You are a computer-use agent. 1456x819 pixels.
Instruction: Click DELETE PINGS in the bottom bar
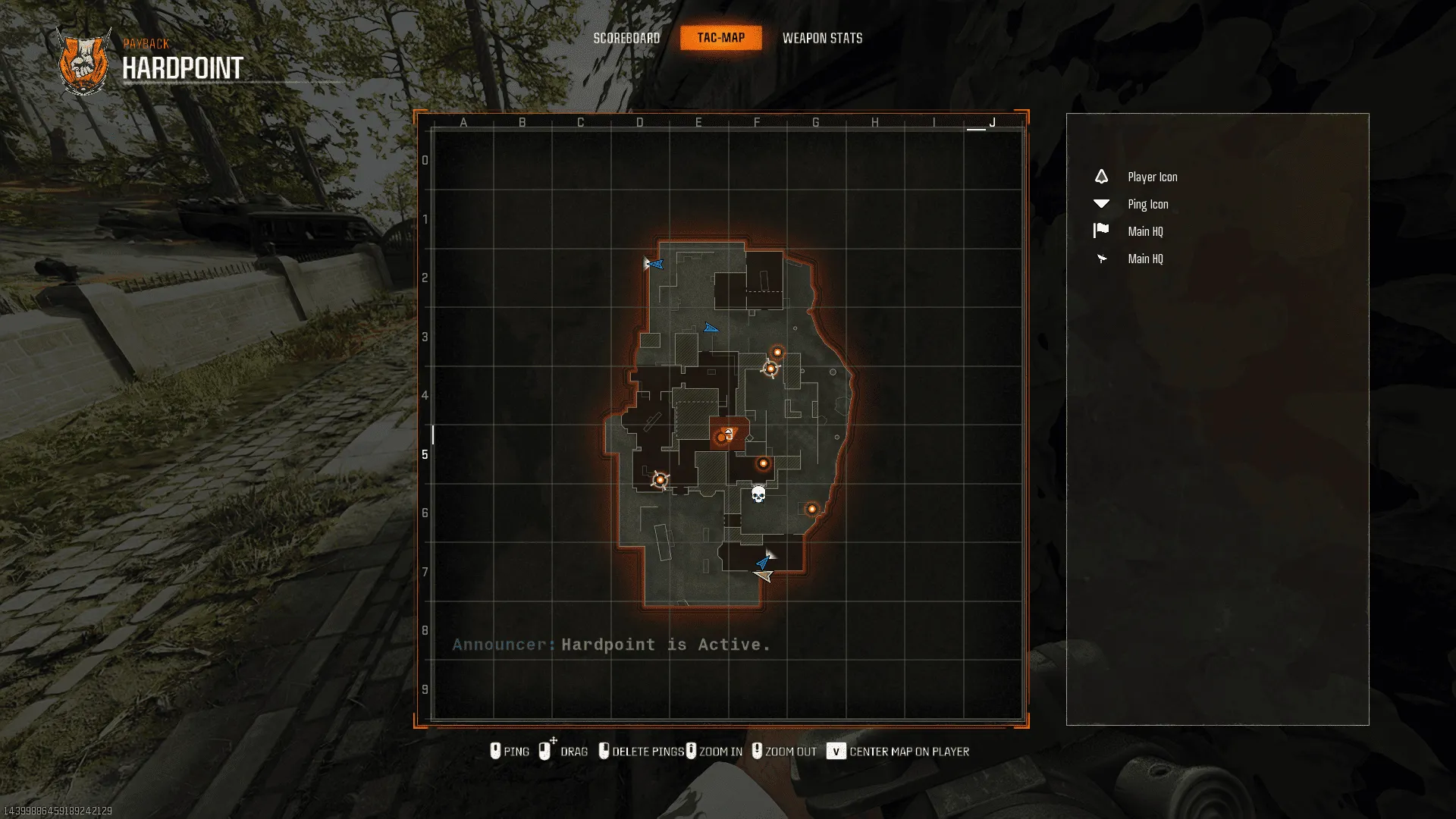pos(649,751)
